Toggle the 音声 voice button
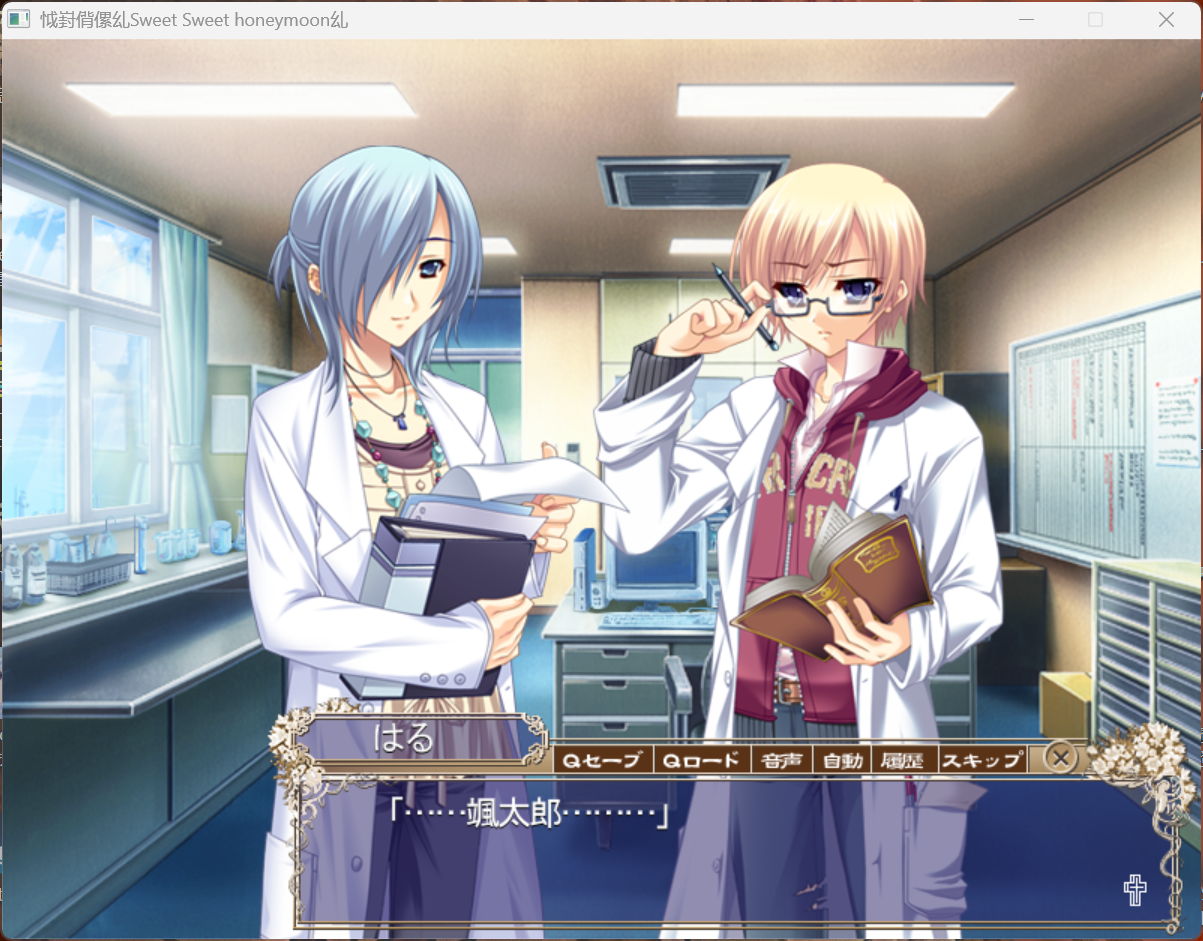The height and width of the screenshot is (941, 1203). tap(782, 760)
